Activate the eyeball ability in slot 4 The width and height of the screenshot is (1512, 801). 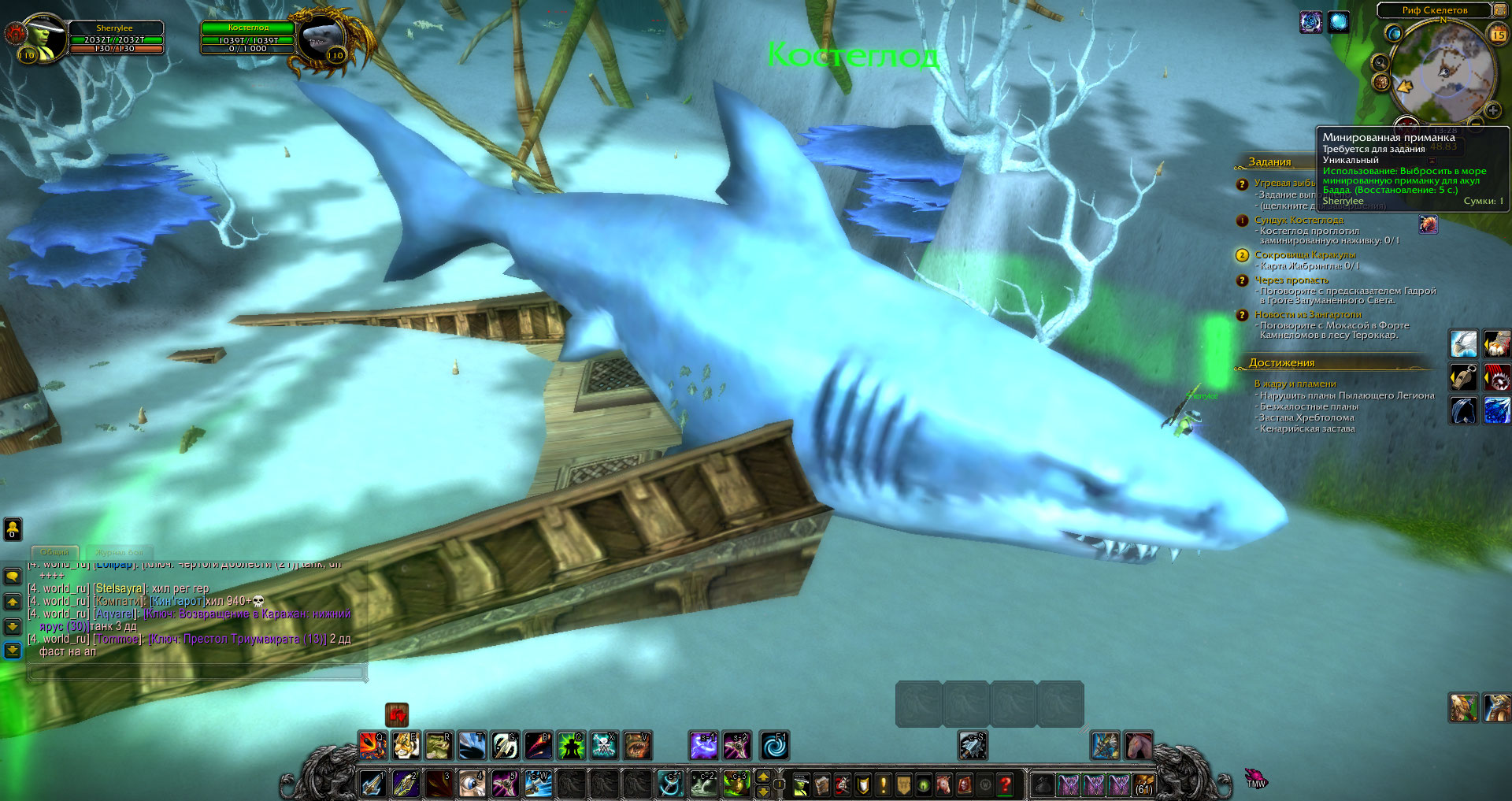click(x=472, y=784)
